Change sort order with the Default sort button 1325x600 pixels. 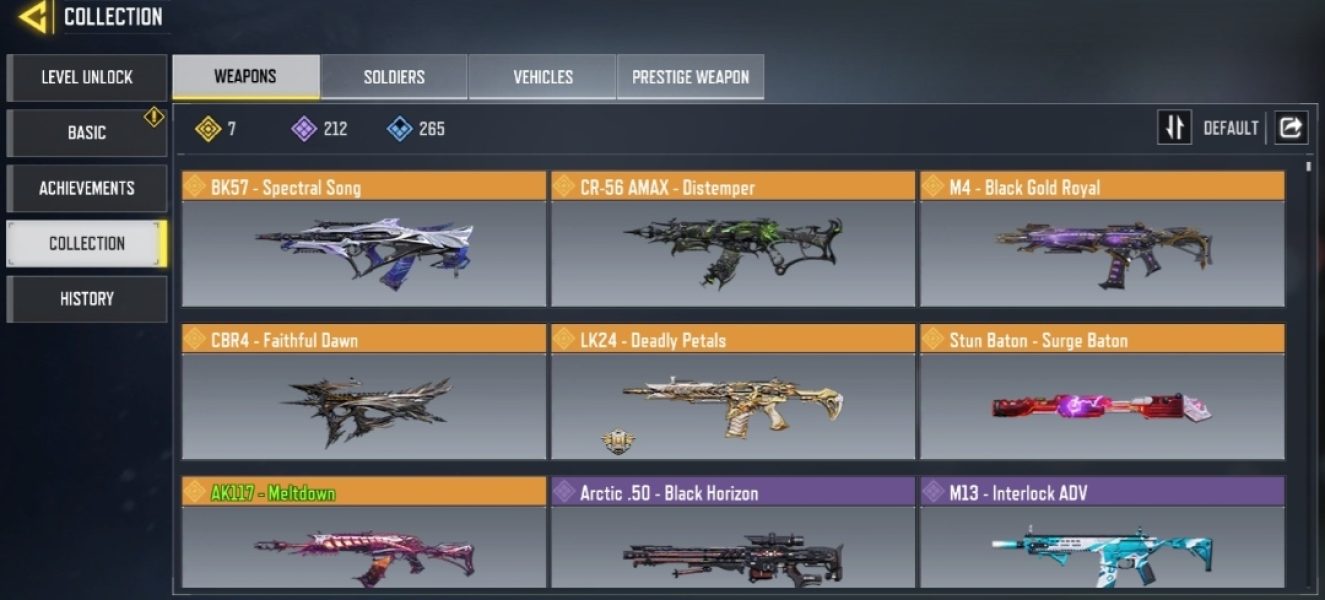1175,128
